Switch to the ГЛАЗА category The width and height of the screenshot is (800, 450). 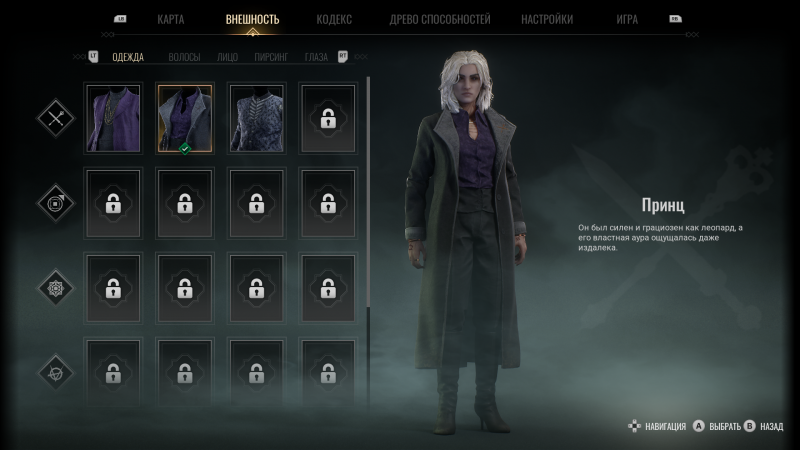(316, 57)
